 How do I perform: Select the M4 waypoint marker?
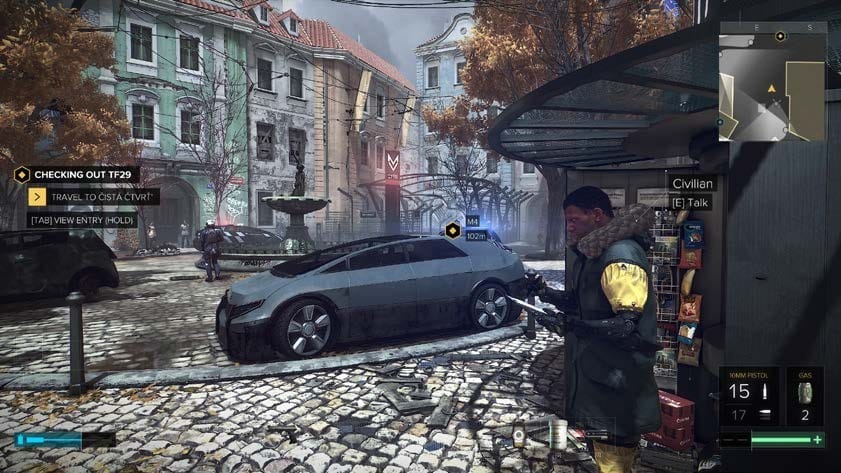tap(453, 230)
